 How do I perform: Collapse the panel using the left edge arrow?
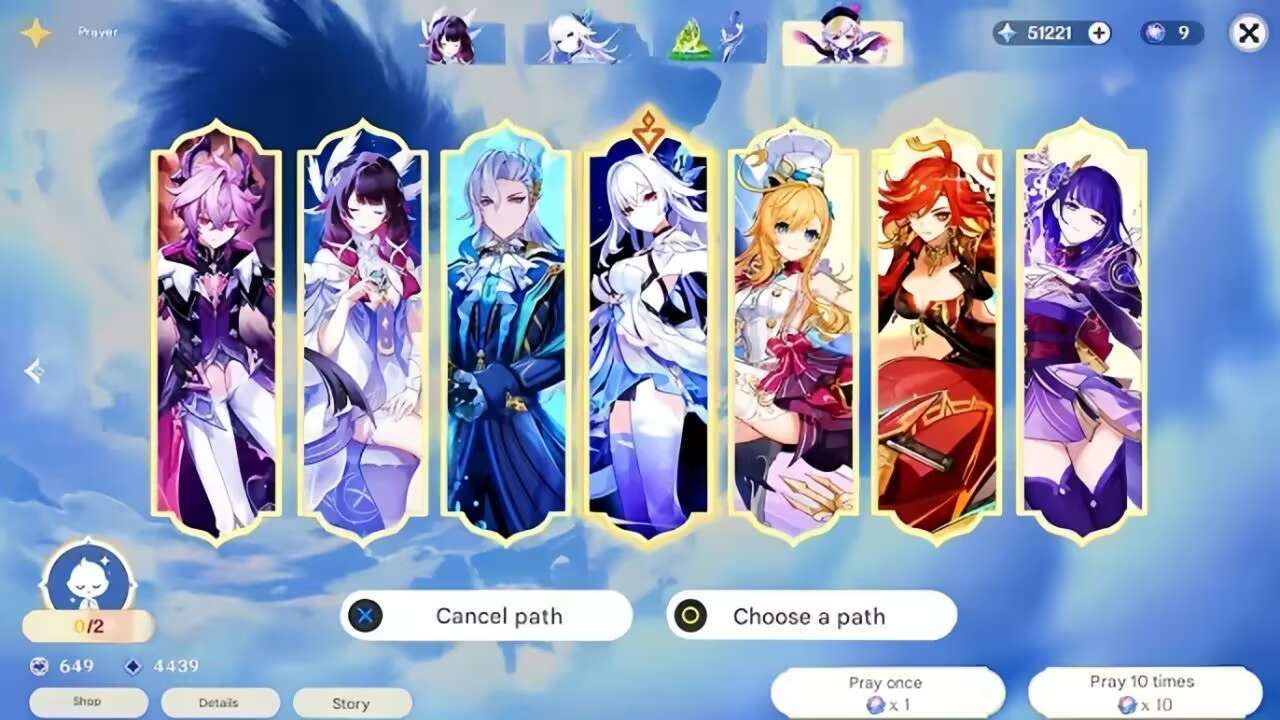pyautogui.click(x=36, y=369)
